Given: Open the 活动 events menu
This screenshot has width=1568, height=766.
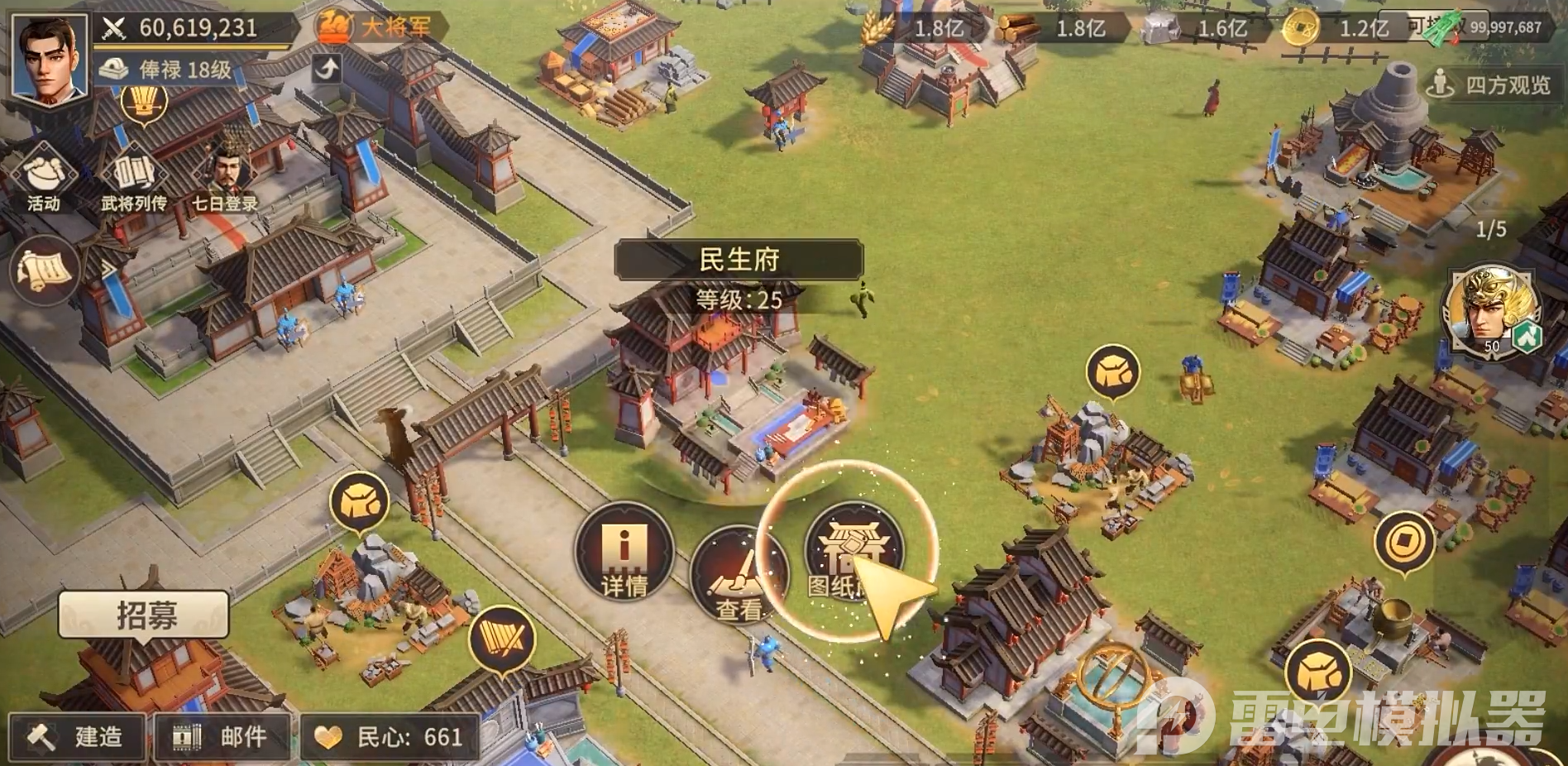Looking at the screenshot, I should point(44,178).
